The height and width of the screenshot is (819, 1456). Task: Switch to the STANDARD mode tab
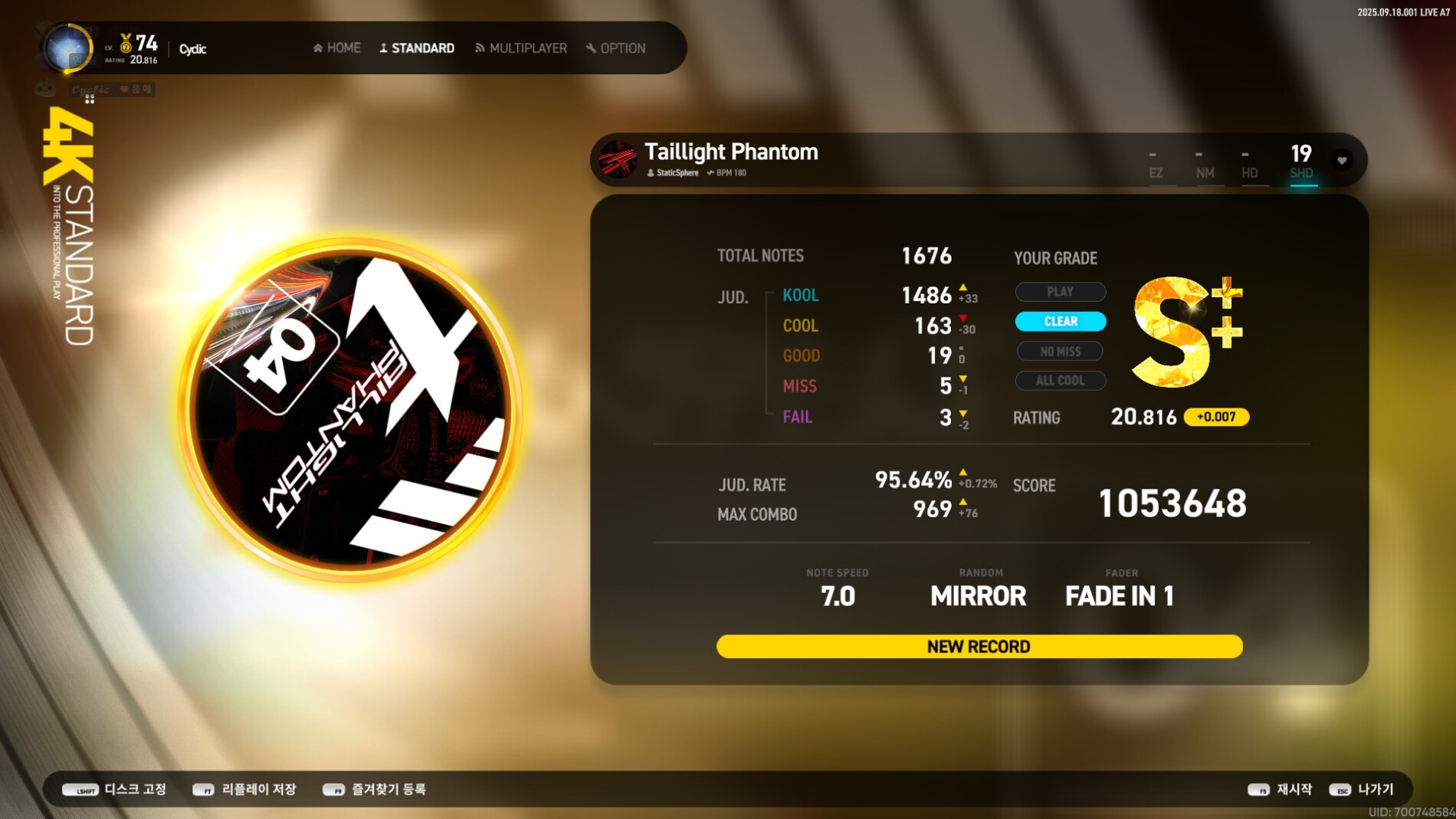click(417, 48)
